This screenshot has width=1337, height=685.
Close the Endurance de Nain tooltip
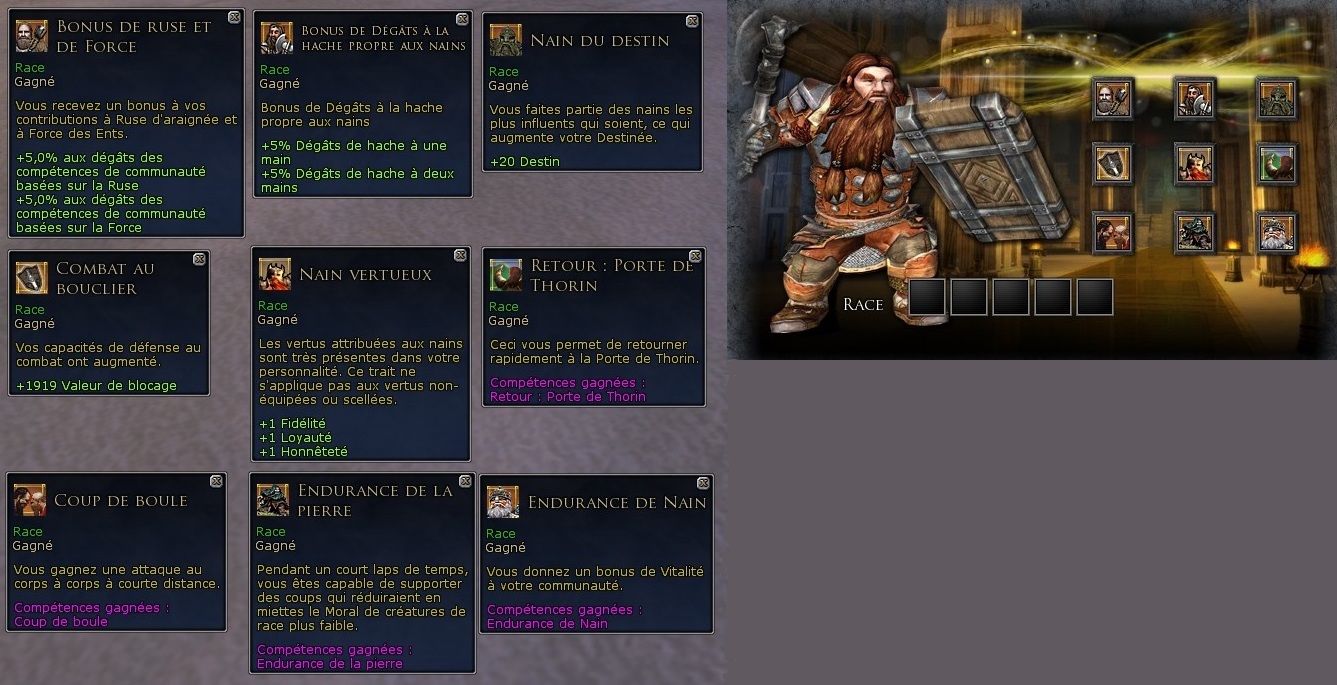pyautogui.click(x=703, y=483)
